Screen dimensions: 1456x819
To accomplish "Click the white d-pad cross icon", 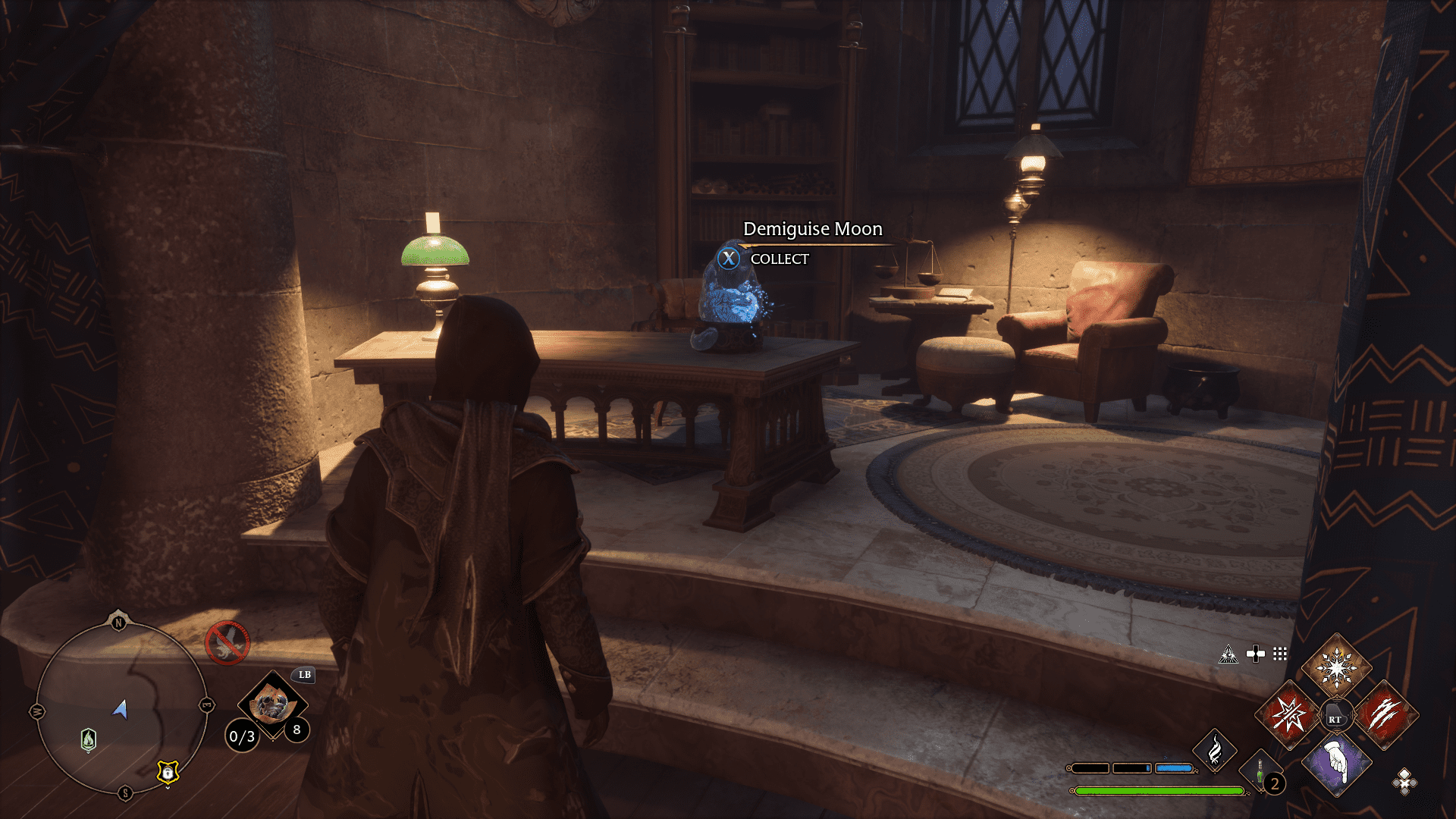I will point(1256,654).
